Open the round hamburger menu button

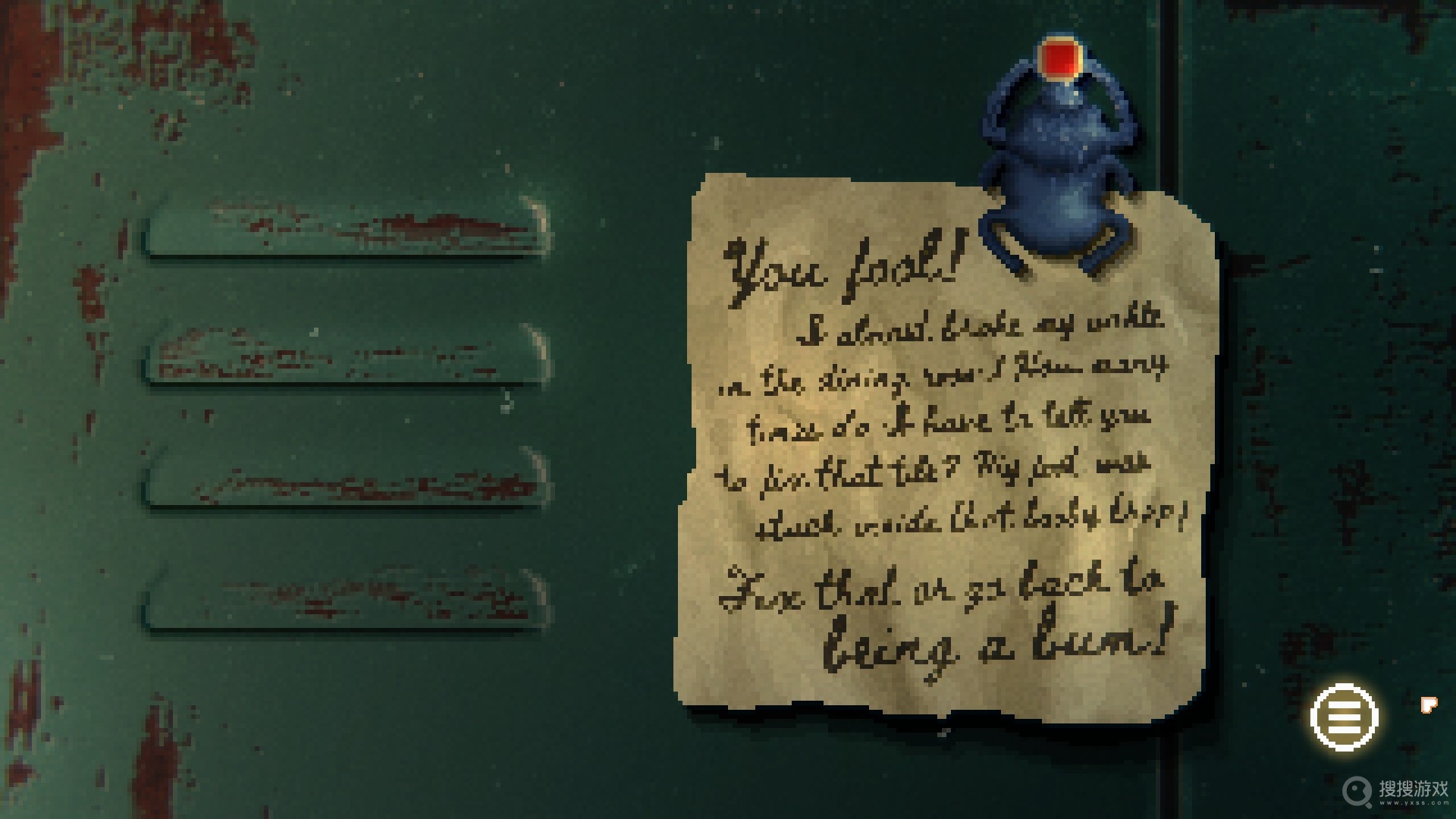coord(1344,717)
